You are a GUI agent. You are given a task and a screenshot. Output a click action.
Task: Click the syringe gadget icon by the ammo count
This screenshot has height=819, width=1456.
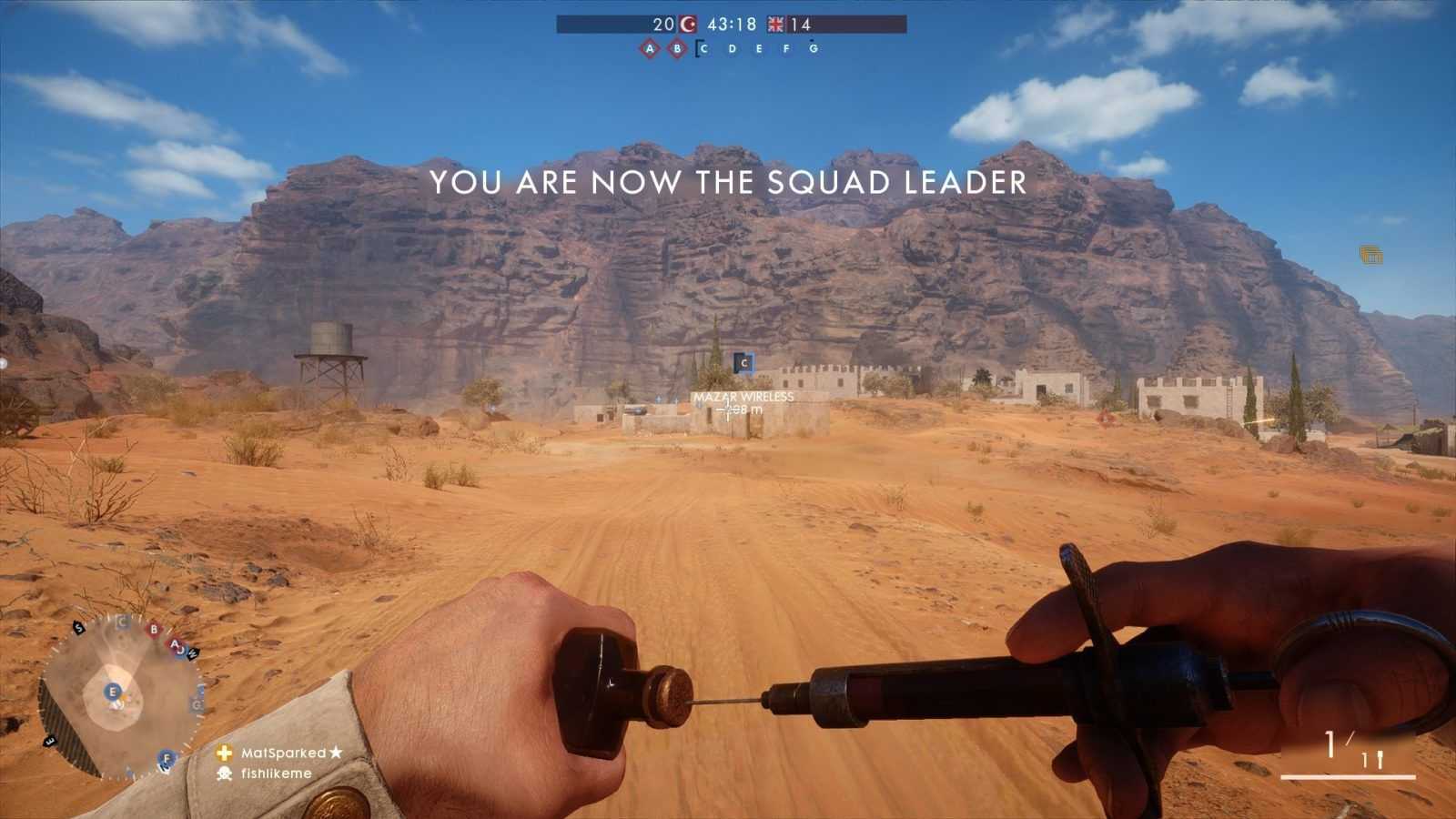pyautogui.click(x=1380, y=759)
